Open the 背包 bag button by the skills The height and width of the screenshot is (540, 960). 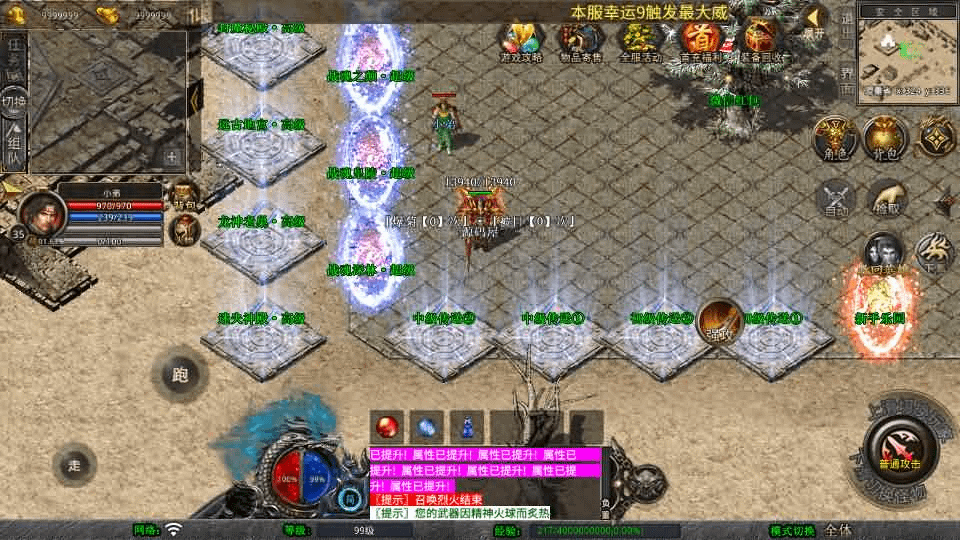(884, 137)
